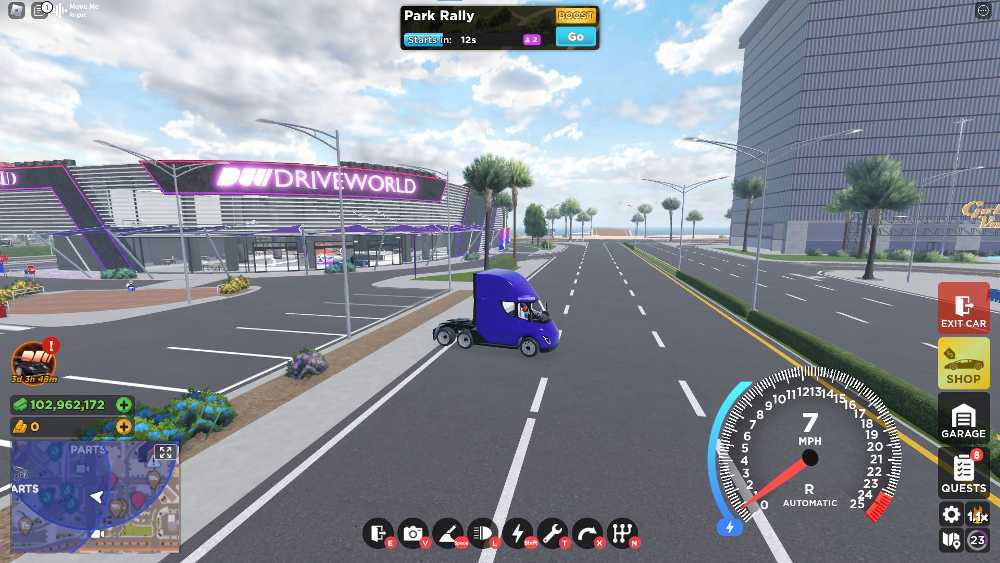Toggle the gear shifter transmission icon

pyautogui.click(x=622, y=533)
